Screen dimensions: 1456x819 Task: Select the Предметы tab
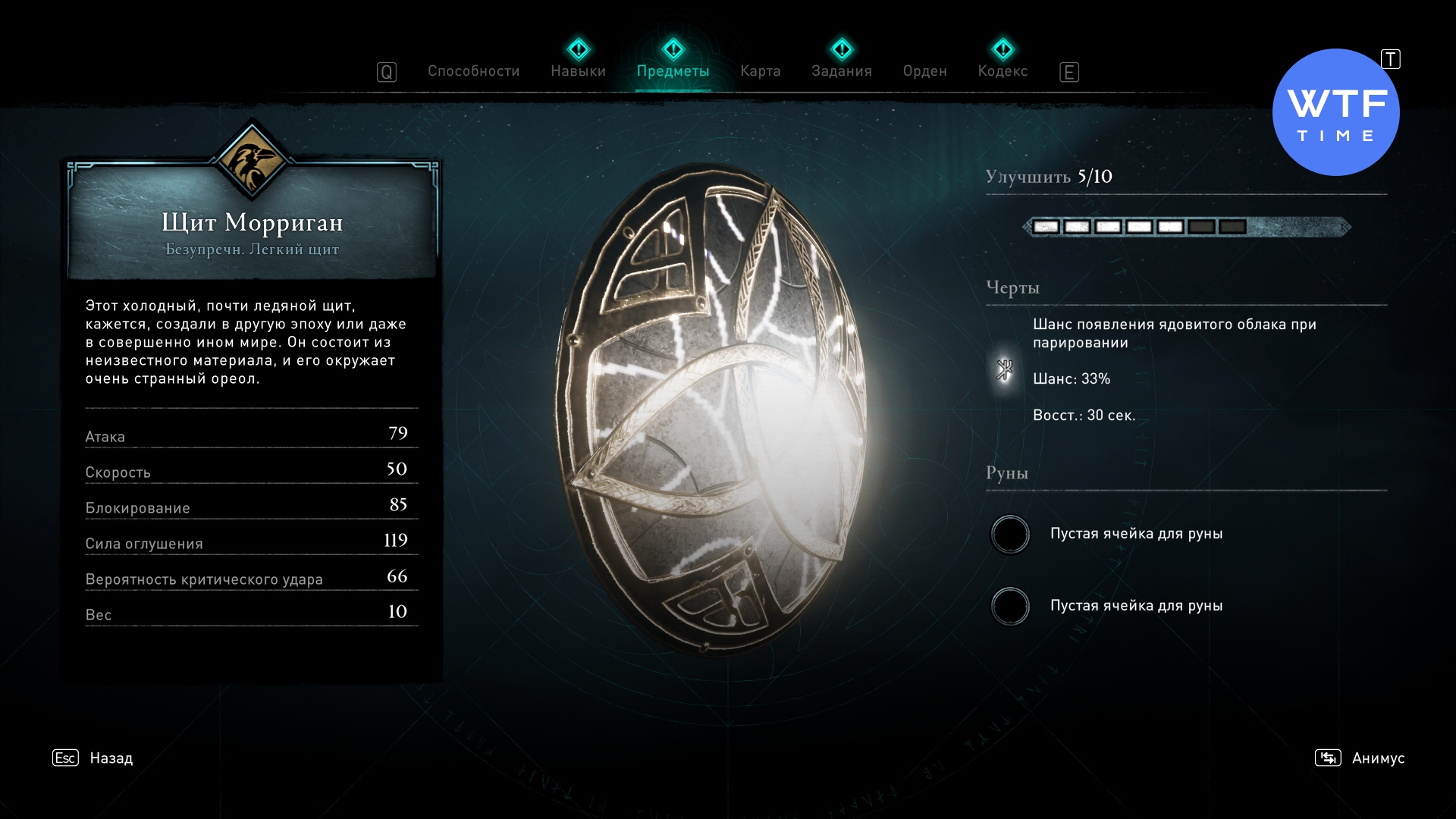[x=673, y=71]
